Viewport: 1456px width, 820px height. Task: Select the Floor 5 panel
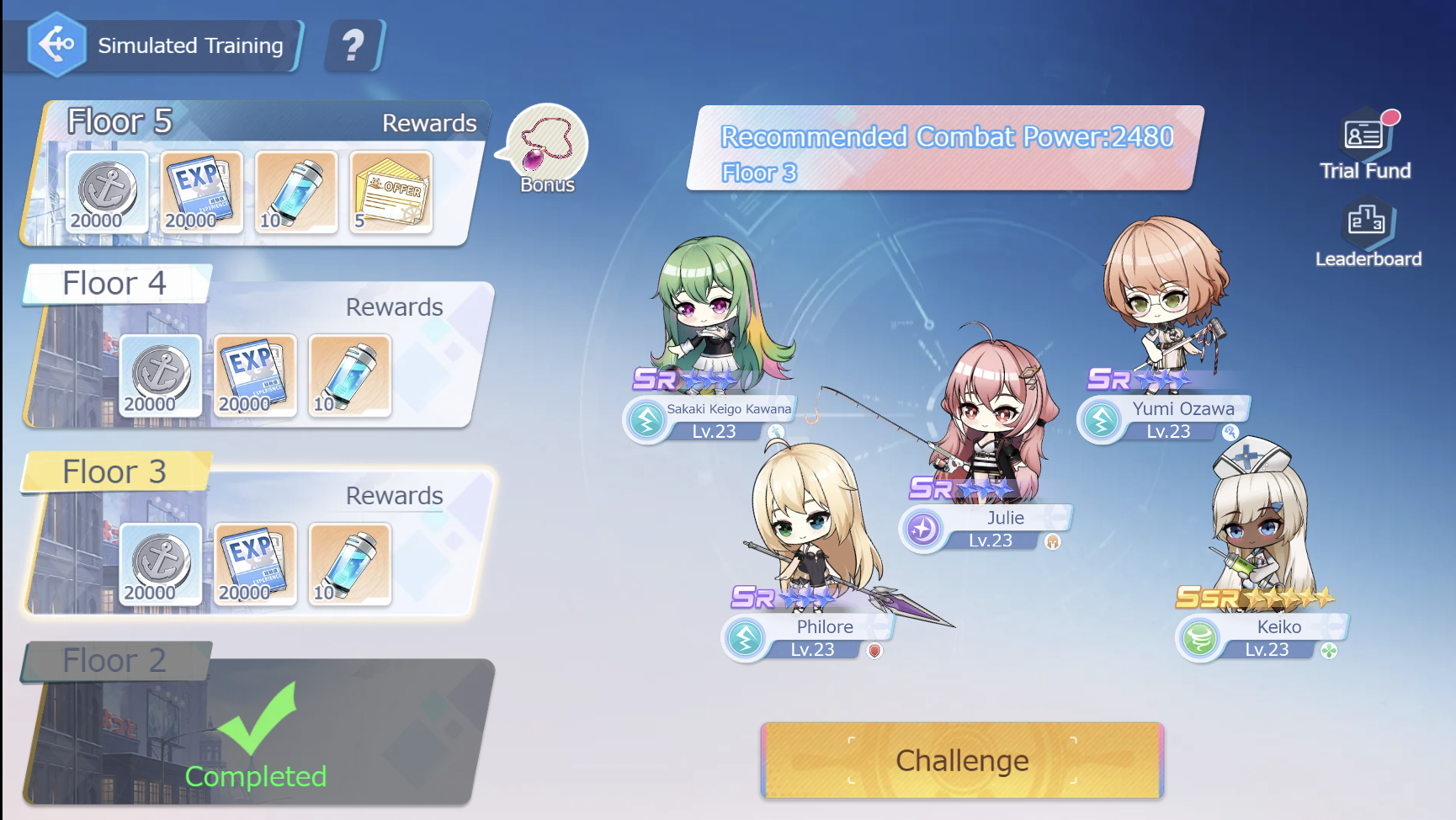(x=252, y=123)
